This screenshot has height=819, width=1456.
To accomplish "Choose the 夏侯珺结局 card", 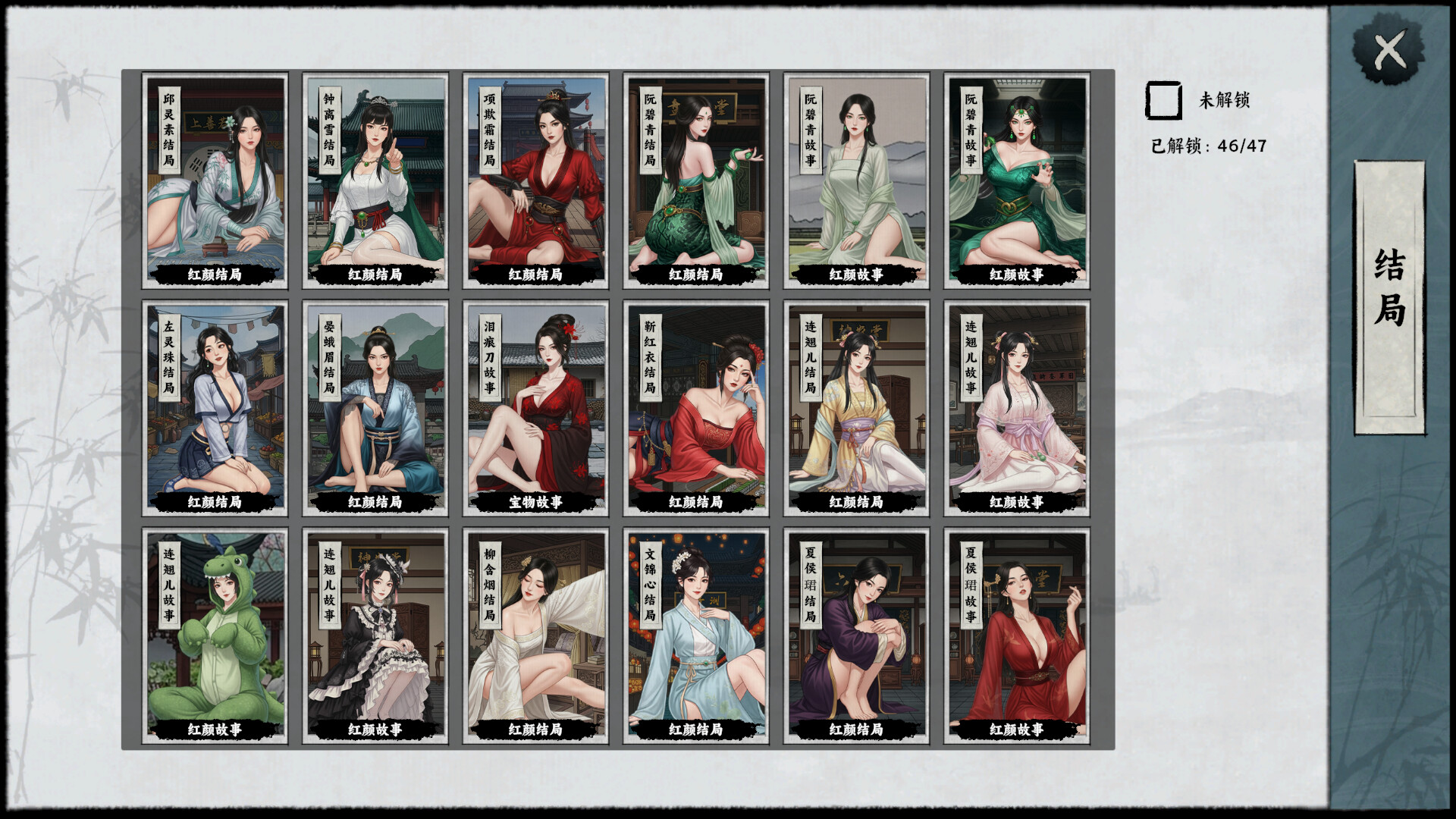I will pyautogui.click(x=856, y=635).
